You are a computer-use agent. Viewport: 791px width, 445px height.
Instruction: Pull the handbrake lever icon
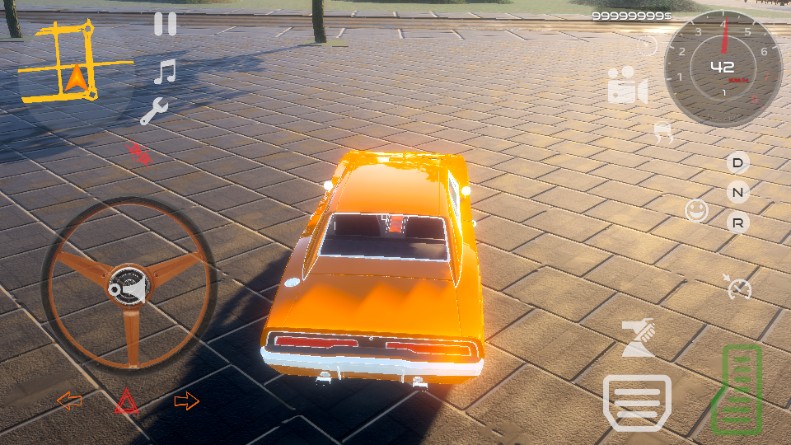pyautogui.click(x=636, y=339)
